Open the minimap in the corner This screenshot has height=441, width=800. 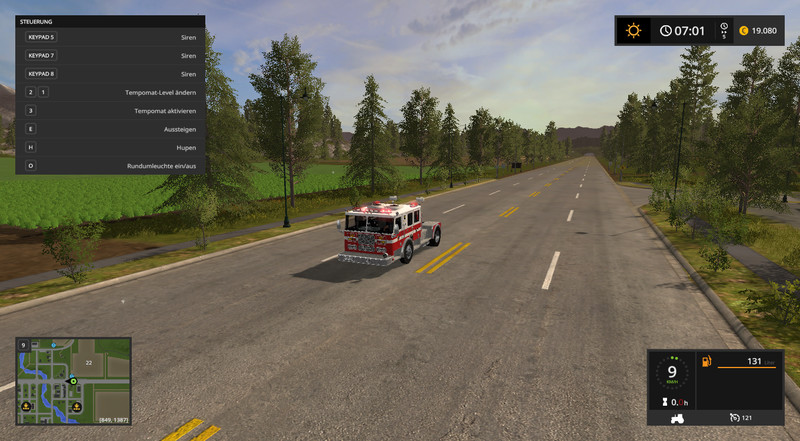point(73,380)
